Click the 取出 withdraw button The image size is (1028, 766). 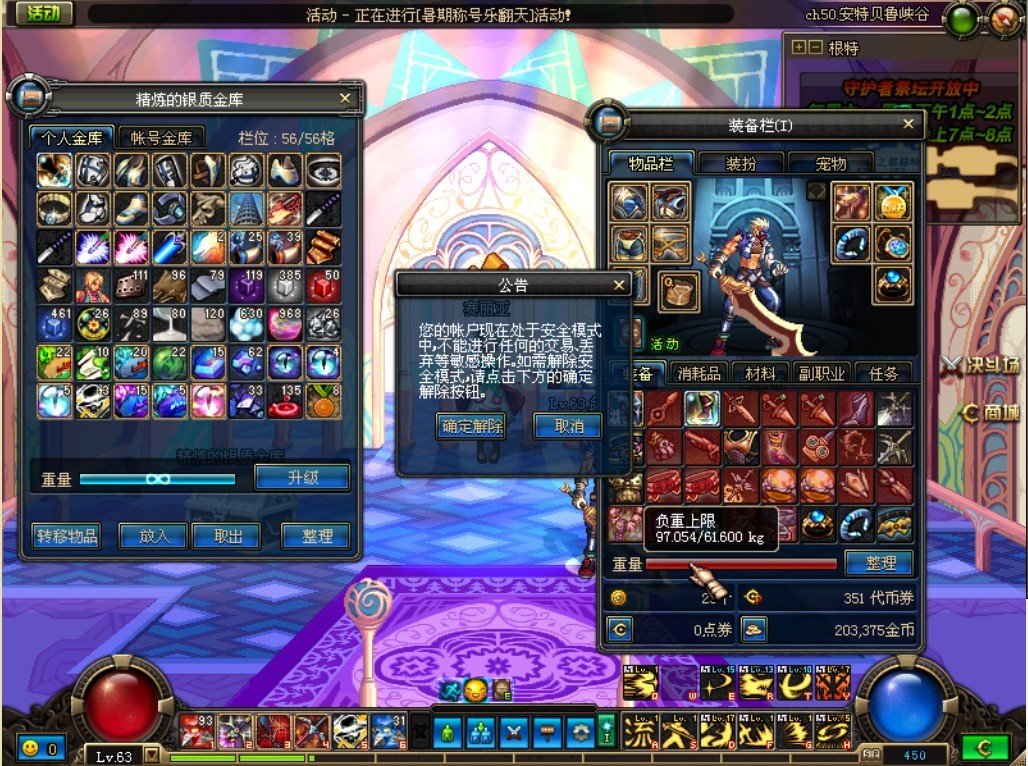[x=228, y=536]
